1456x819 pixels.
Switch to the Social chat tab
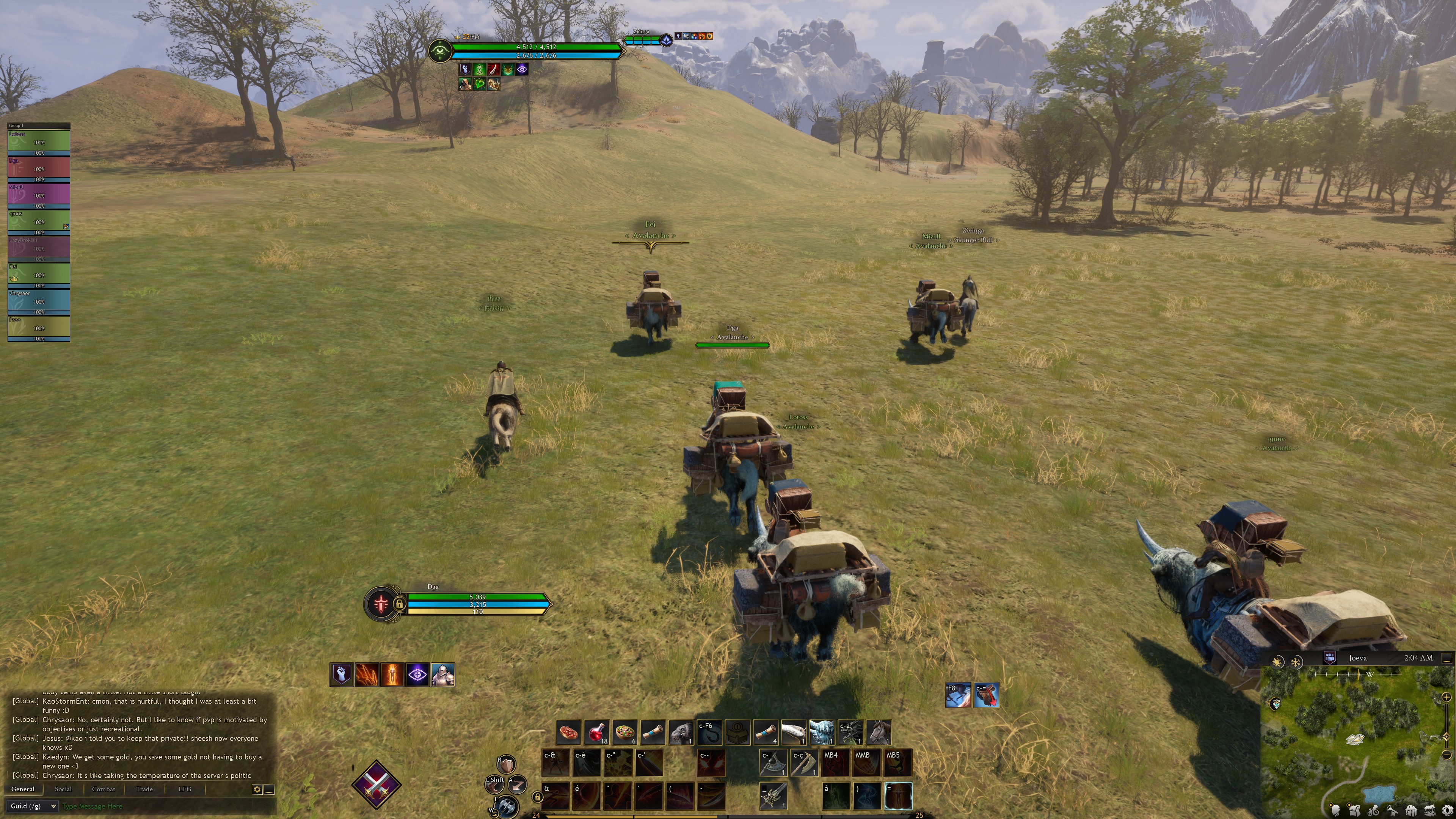click(x=63, y=789)
